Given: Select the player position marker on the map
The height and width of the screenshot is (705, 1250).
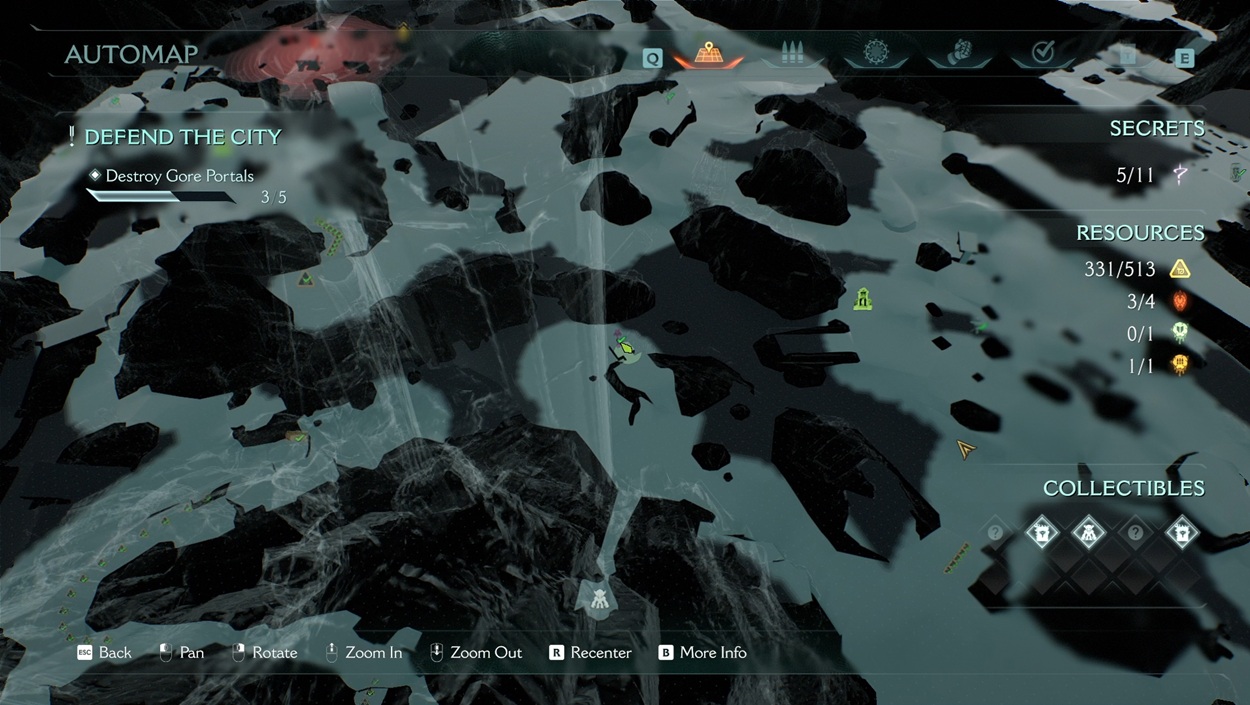Looking at the screenshot, I should pyautogui.click(x=626, y=348).
